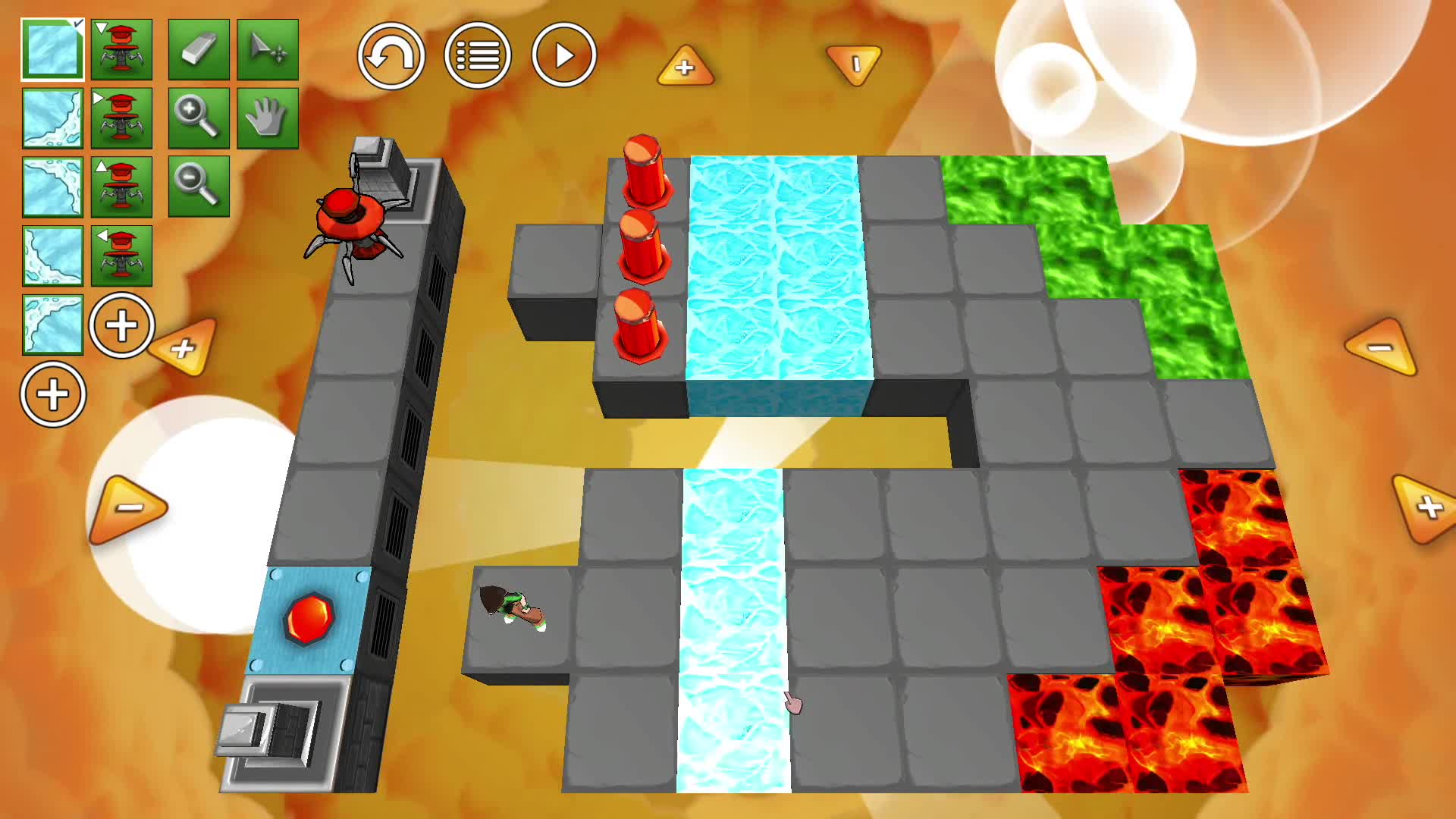Image resolution: width=1456 pixels, height=819 pixels.
Task: Click the zoom-out magnifier tool
Action: [x=199, y=187]
